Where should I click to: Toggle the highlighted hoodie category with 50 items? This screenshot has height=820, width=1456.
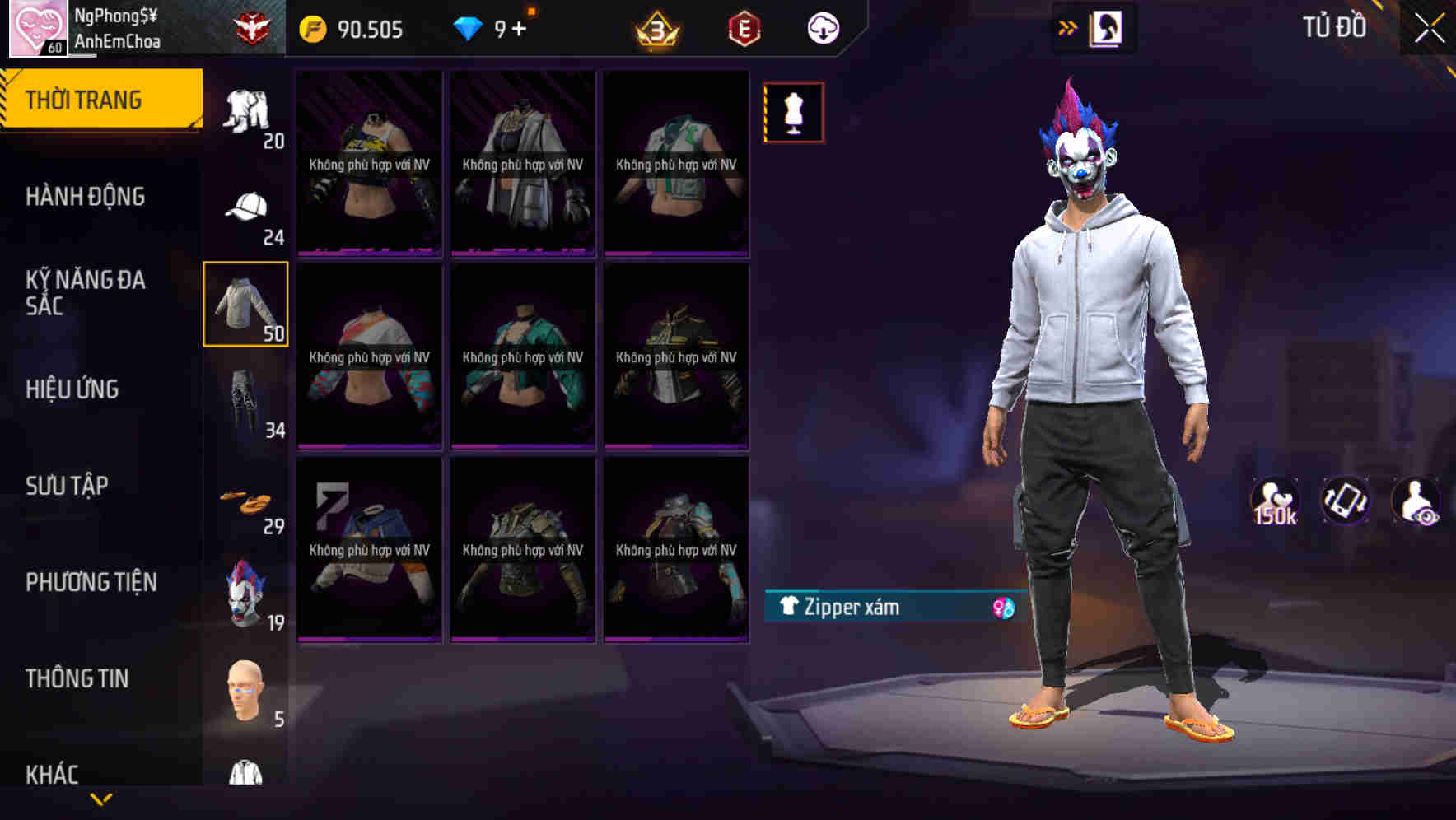pos(246,305)
